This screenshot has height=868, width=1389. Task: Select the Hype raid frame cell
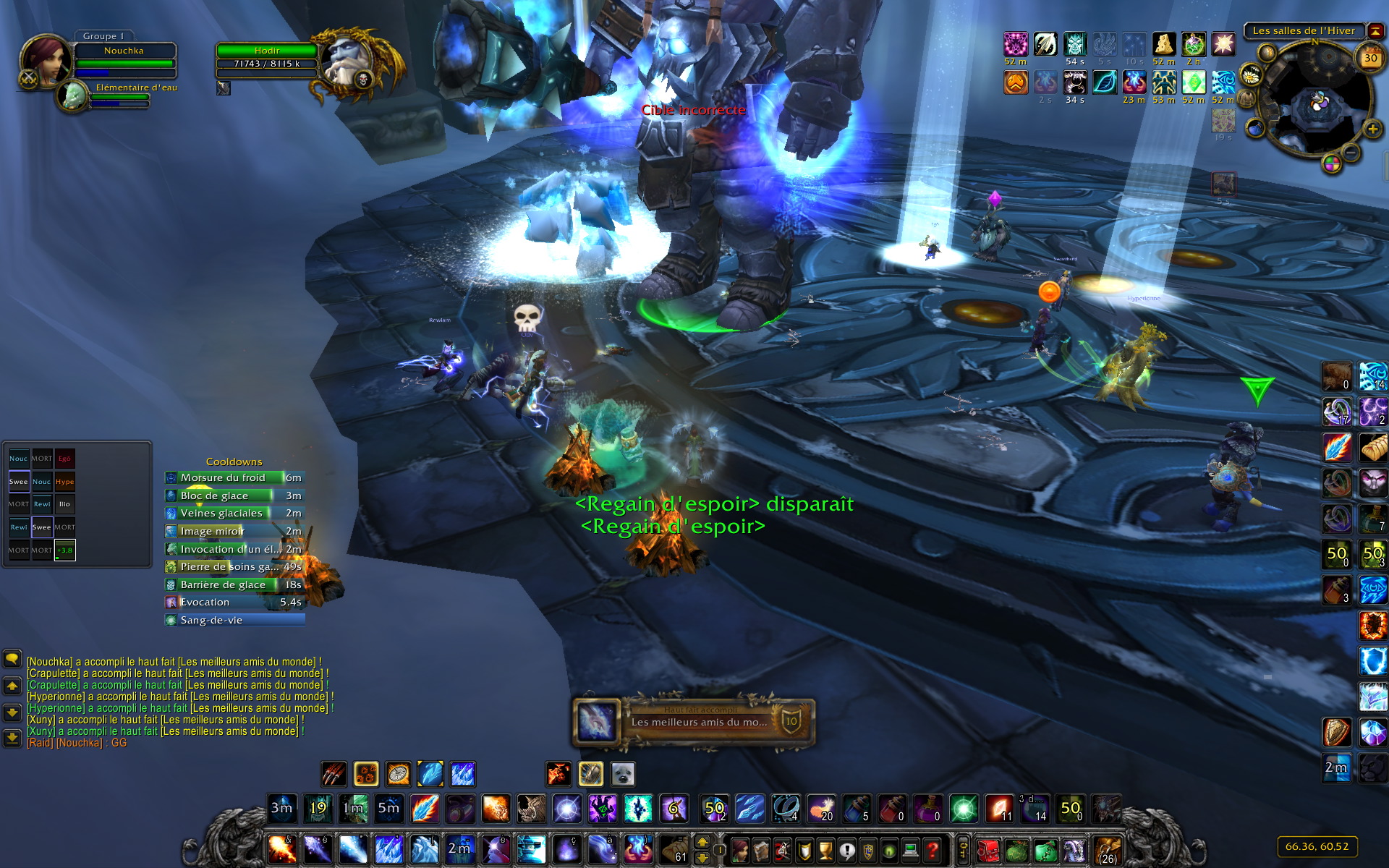click(64, 482)
